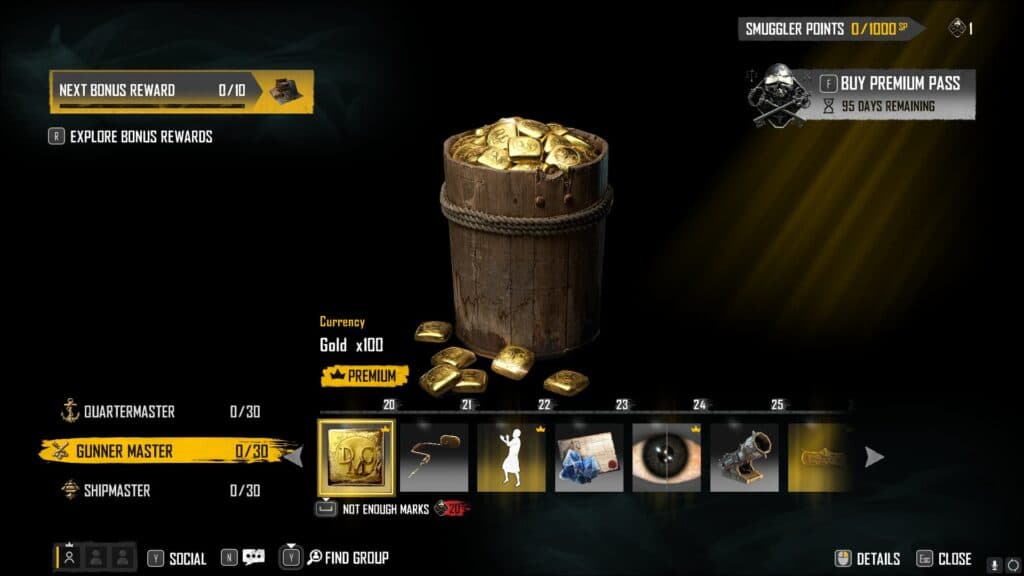Select the white silhouette emote reward
This screenshot has width=1024, height=576.
click(511, 457)
